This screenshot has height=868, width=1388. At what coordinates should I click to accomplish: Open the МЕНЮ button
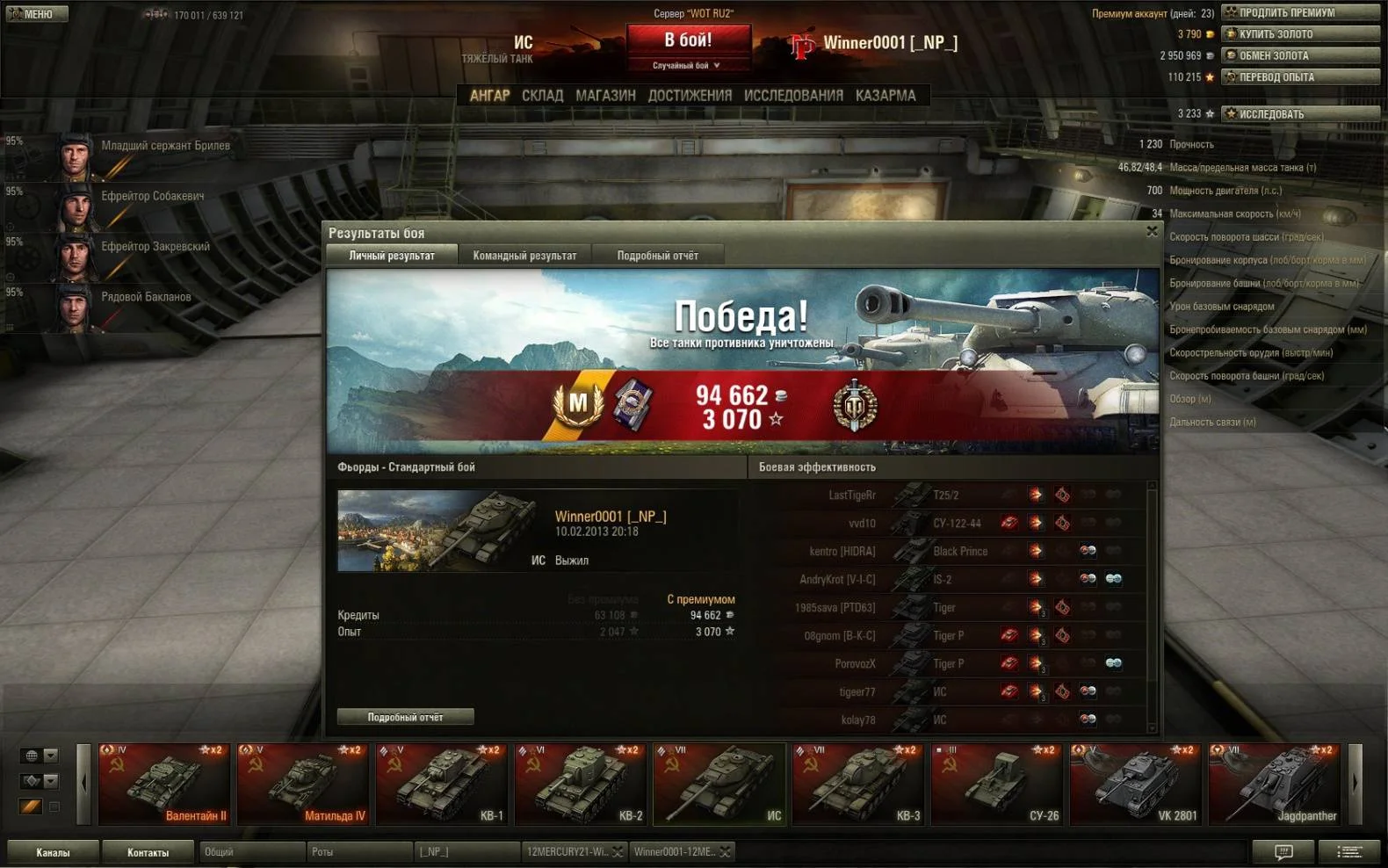pyautogui.click(x=36, y=14)
